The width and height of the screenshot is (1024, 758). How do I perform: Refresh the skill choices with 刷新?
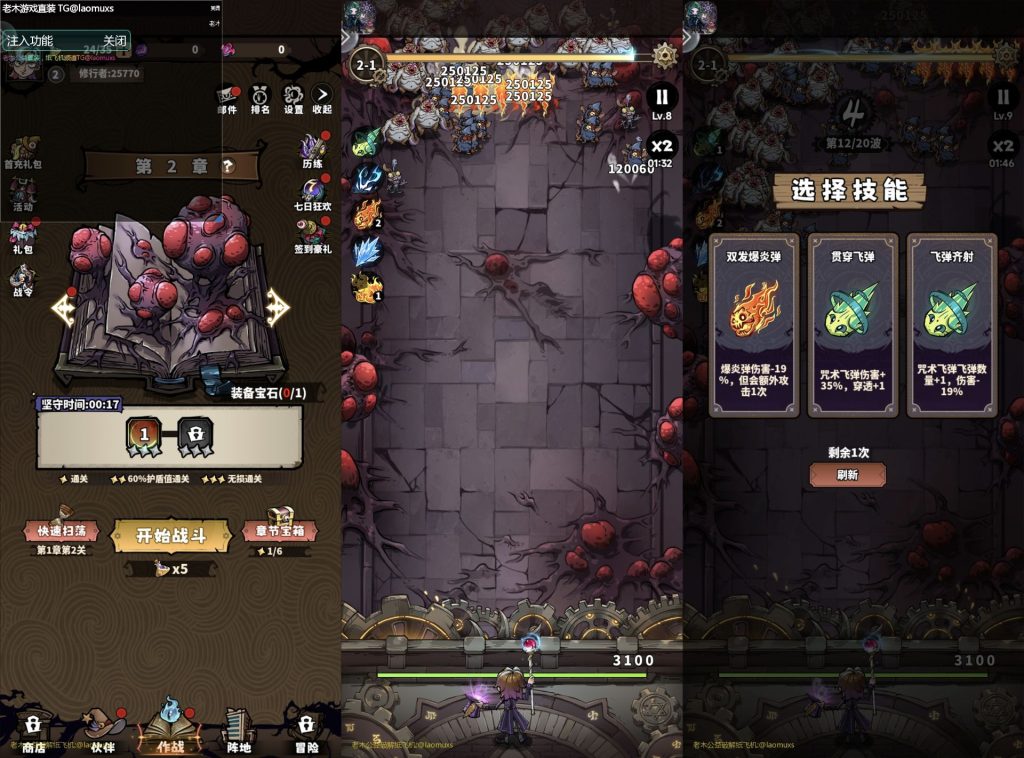tap(847, 475)
